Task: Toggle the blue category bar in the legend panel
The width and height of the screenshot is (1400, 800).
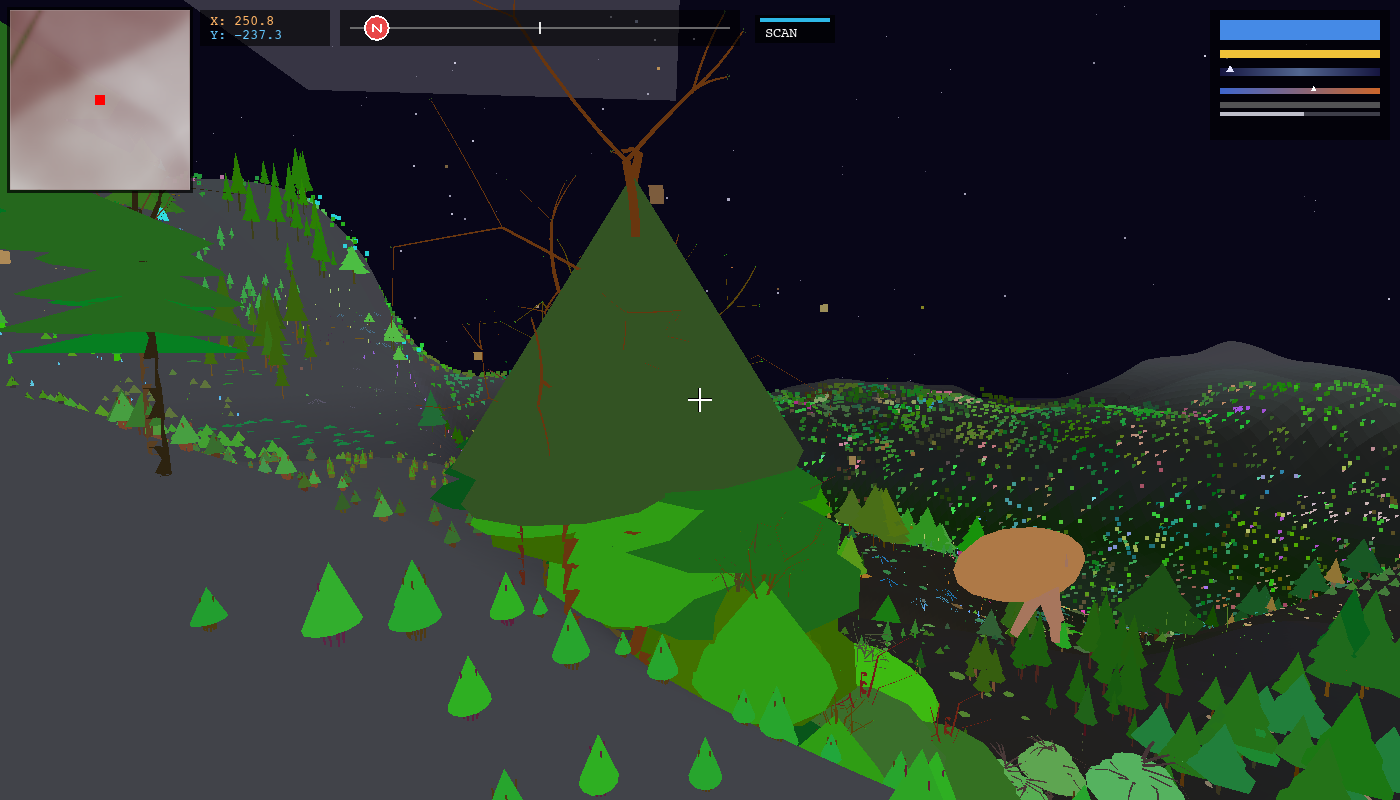Action: (x=1300, y=30)
